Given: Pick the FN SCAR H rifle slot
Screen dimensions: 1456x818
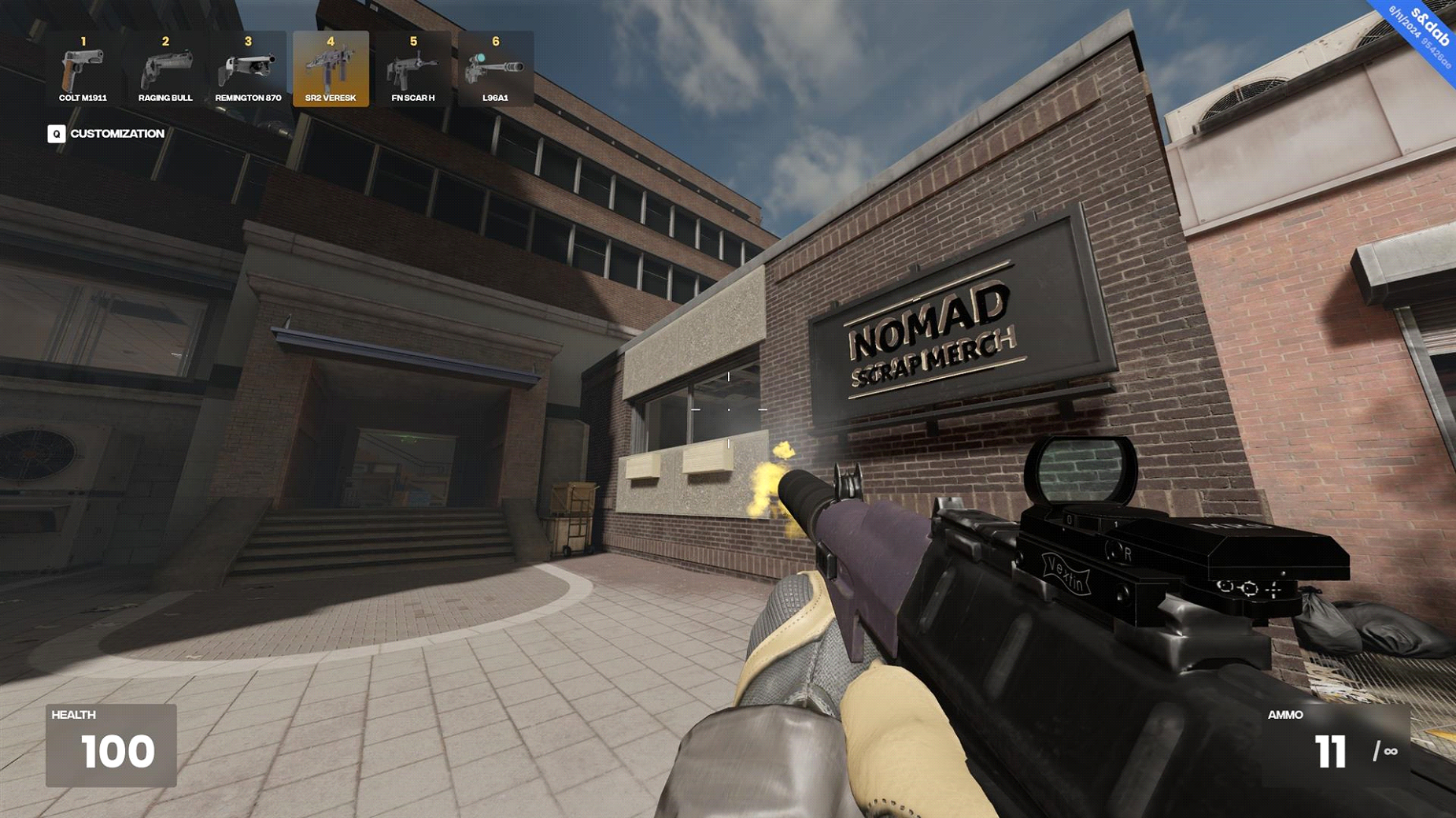Looking at the screenshot, I should [x=413, y=69].
